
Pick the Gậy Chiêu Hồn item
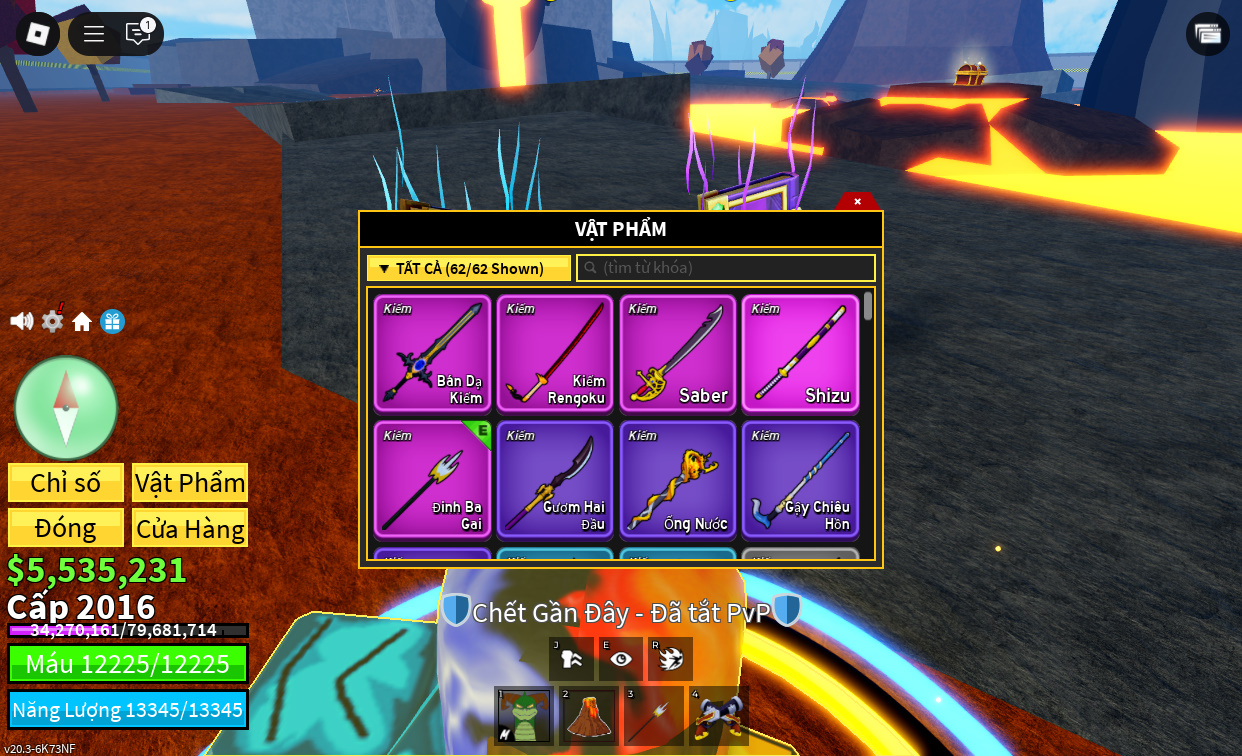[800, 480]
